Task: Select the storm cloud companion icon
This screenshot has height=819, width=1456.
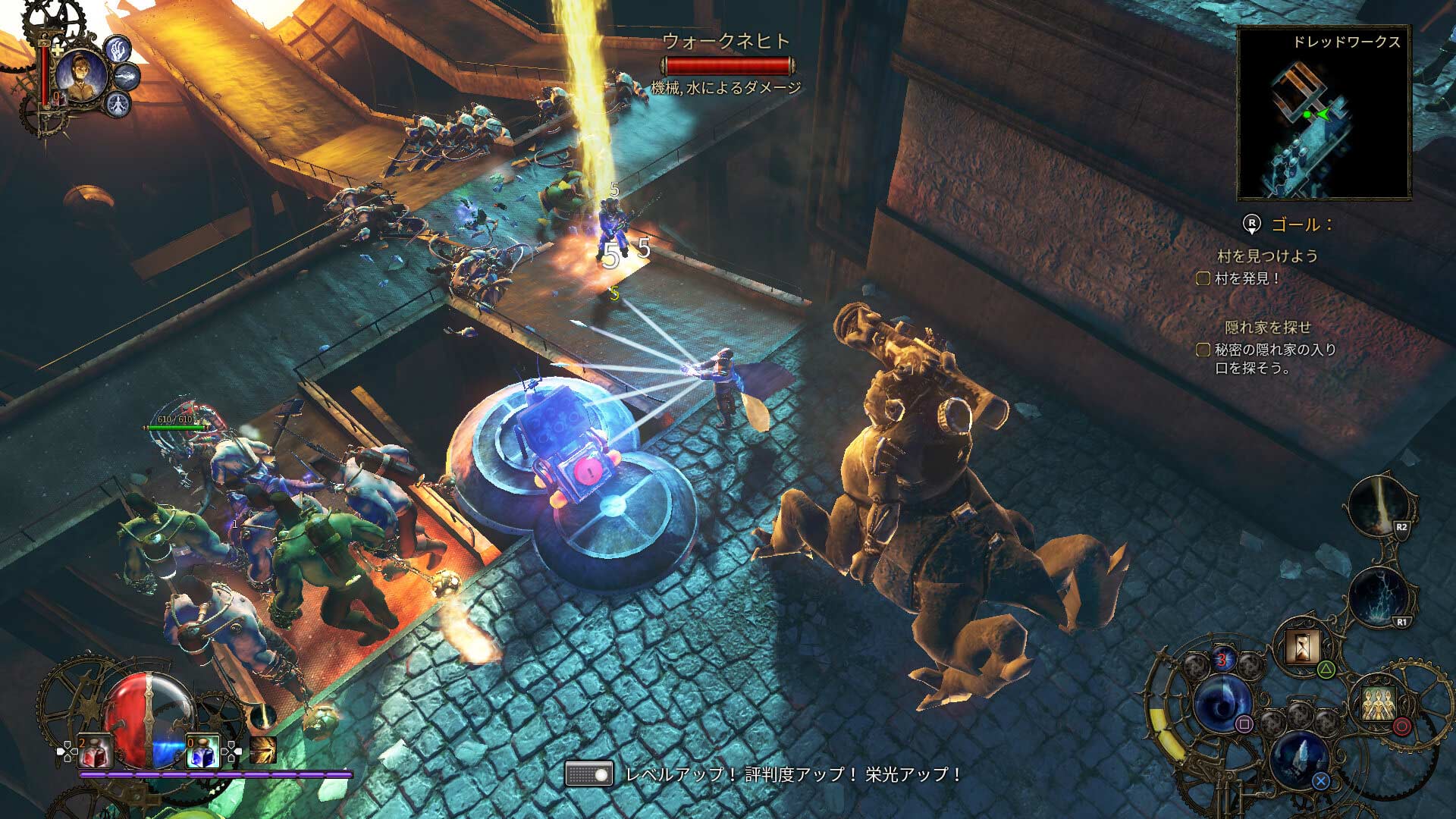Action: coord(128,76)
